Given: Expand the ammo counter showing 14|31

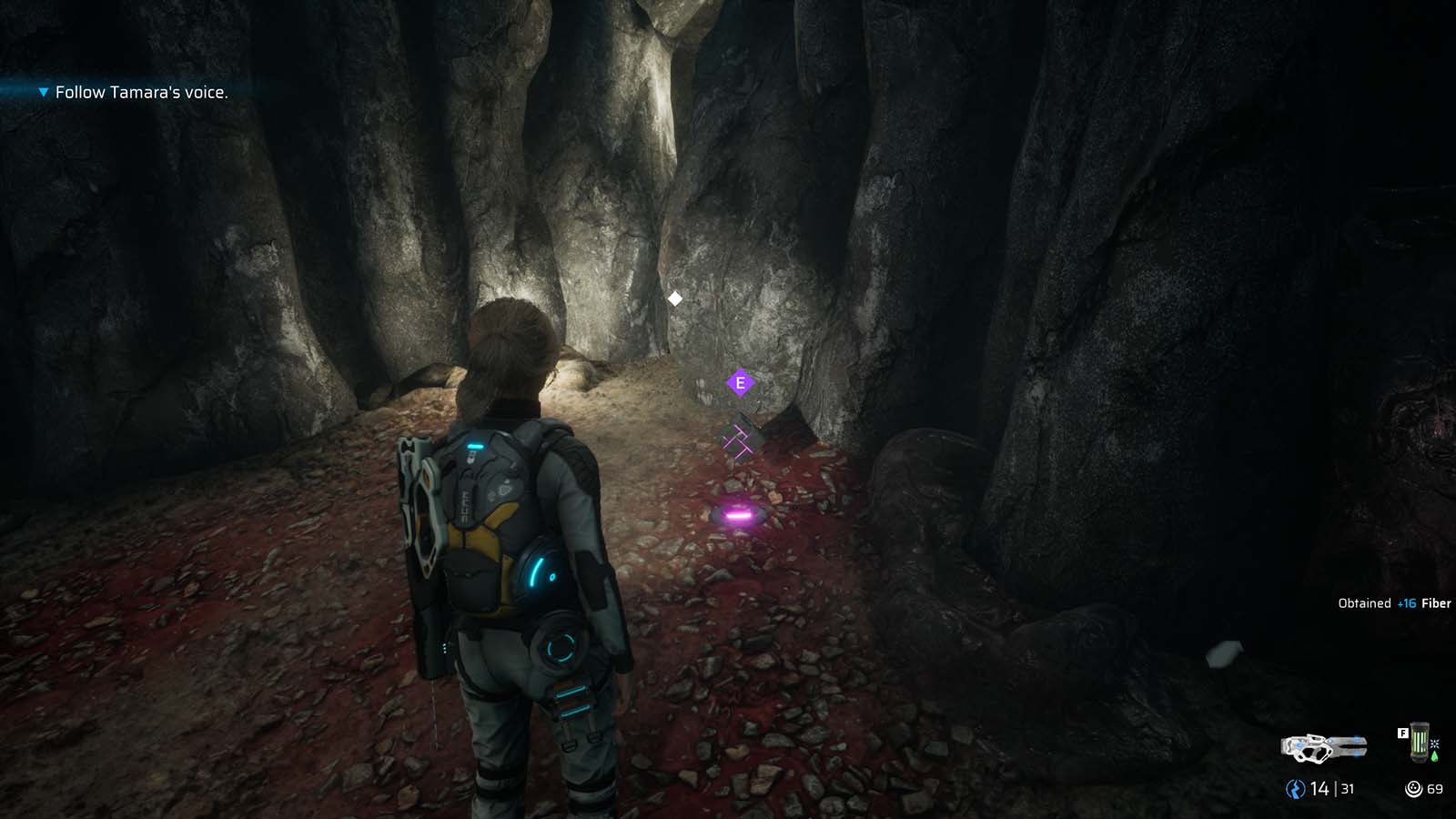Looking at the screenshot, I should pyautogui.click(x=1321, y=788).
